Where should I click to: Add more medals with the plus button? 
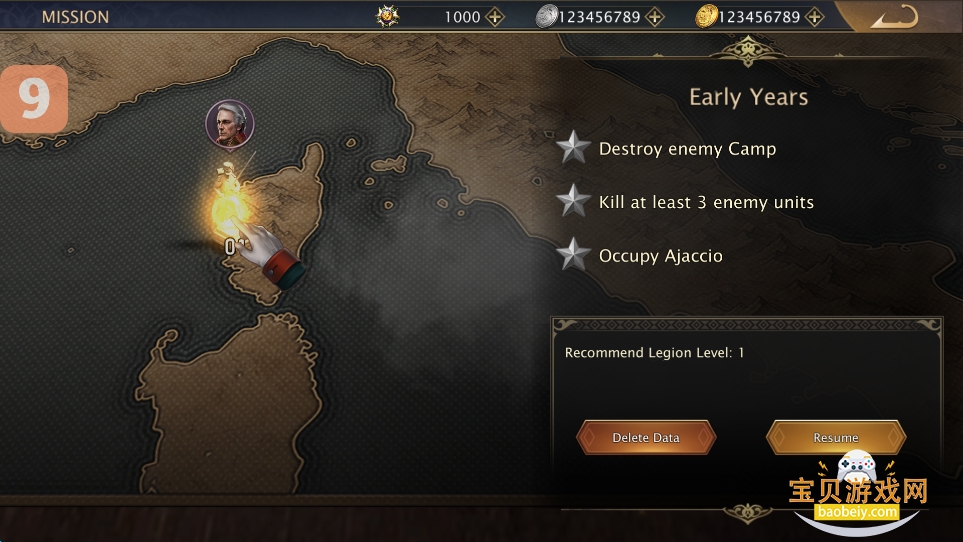pos(495,17)
